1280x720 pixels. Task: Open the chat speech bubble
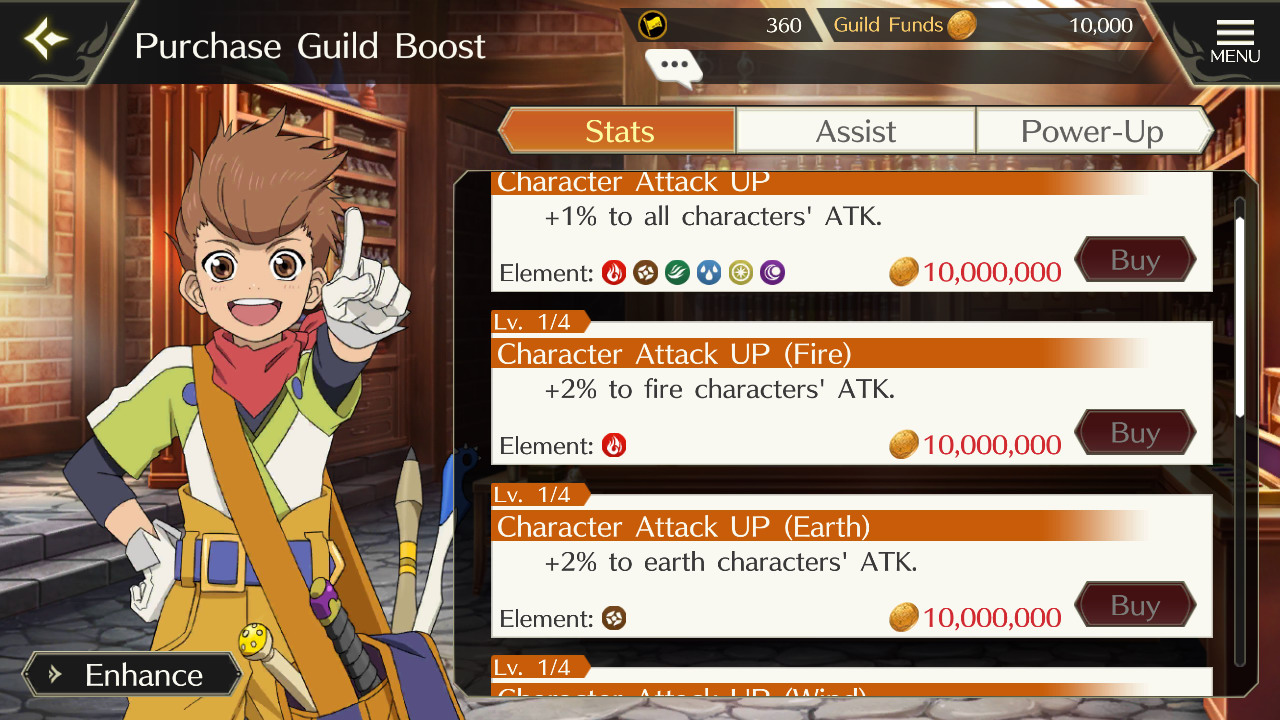674,66
